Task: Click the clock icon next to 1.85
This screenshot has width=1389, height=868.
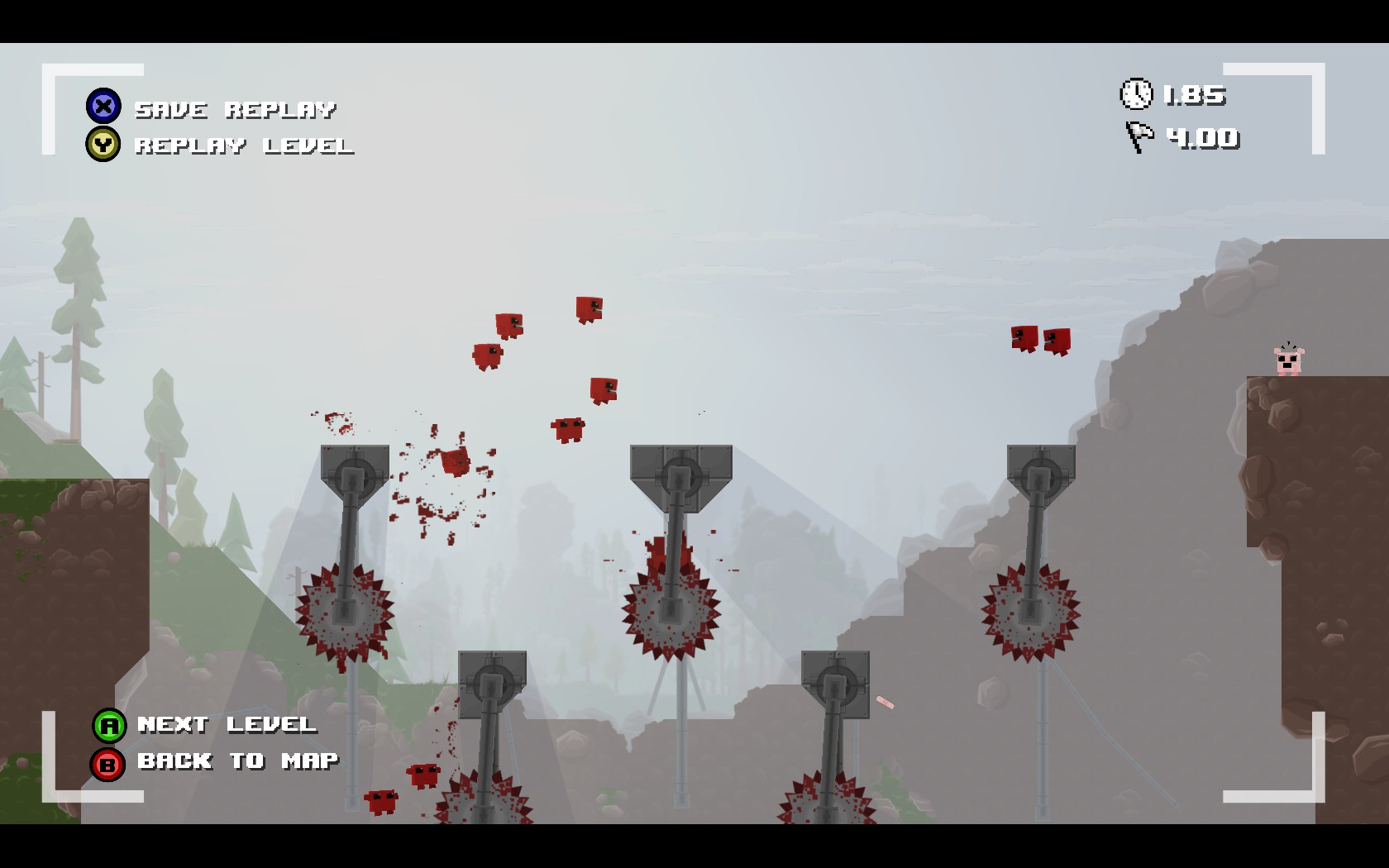Action: (1137, 95)
